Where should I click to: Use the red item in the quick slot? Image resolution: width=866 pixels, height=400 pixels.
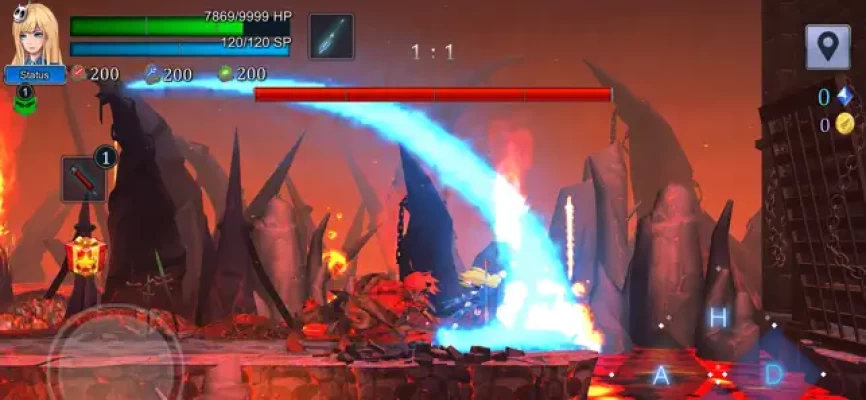(x=83, y=179)
